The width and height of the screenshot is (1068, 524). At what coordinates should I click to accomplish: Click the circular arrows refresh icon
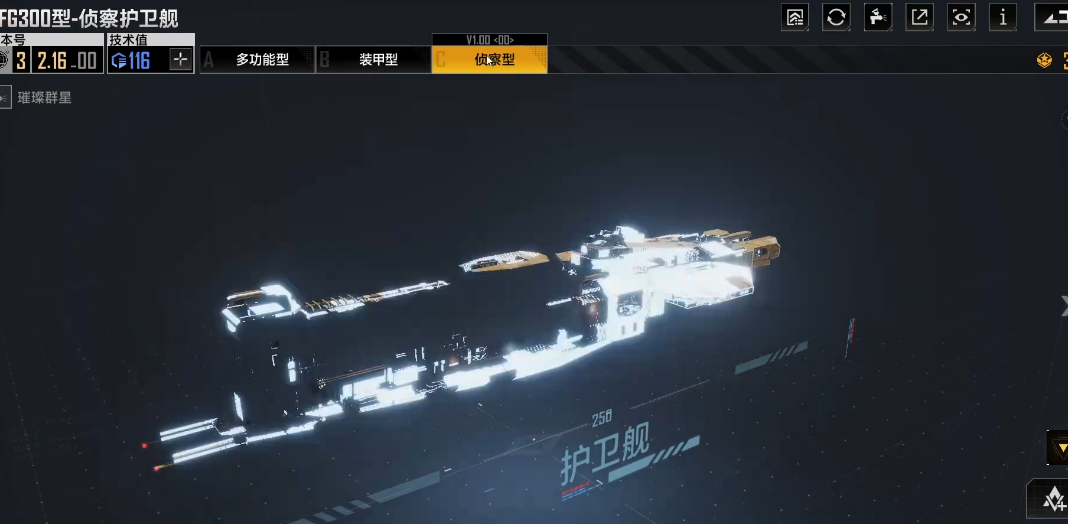836,17
